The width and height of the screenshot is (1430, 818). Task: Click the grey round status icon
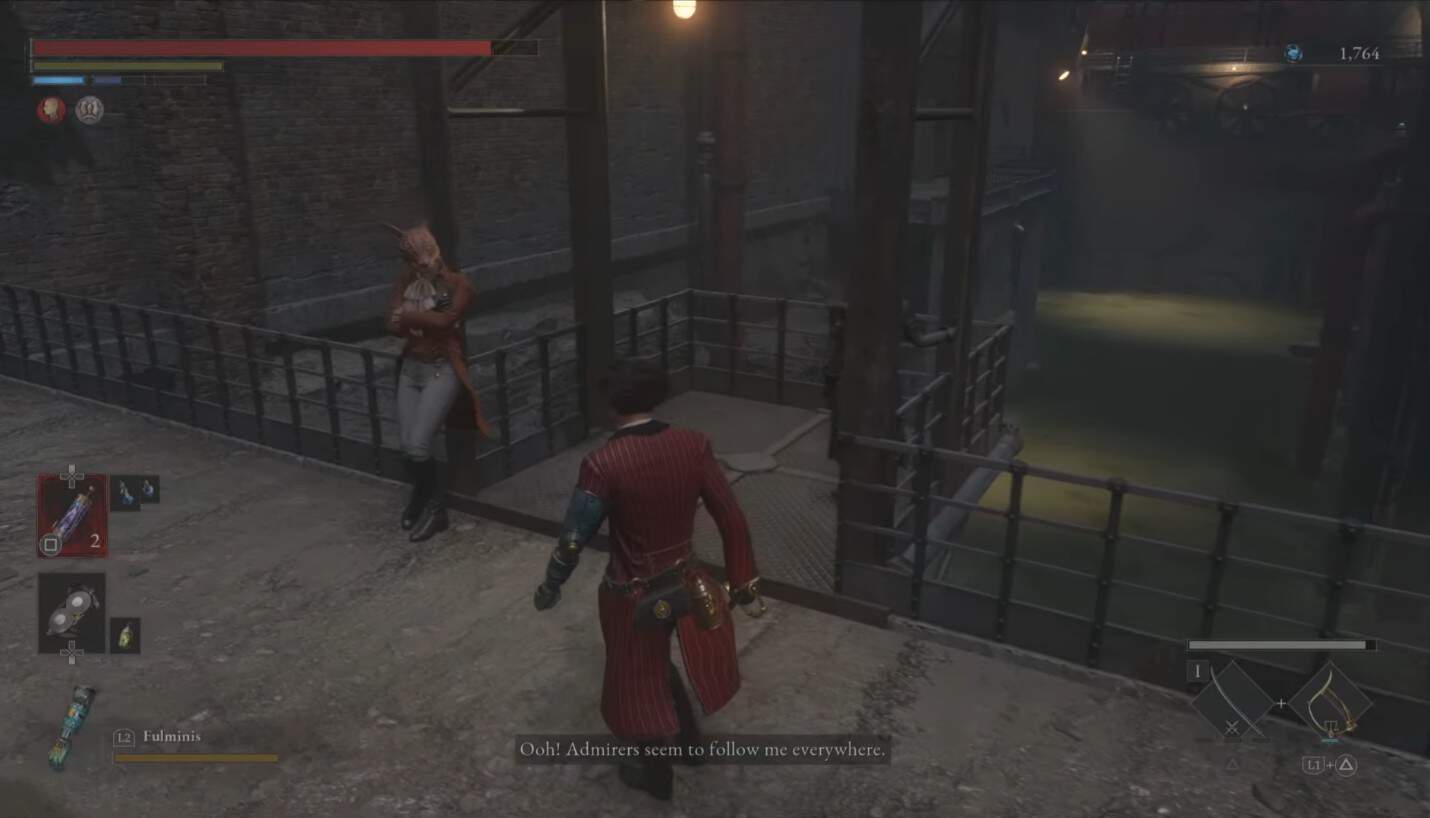(x=89, y=110)
